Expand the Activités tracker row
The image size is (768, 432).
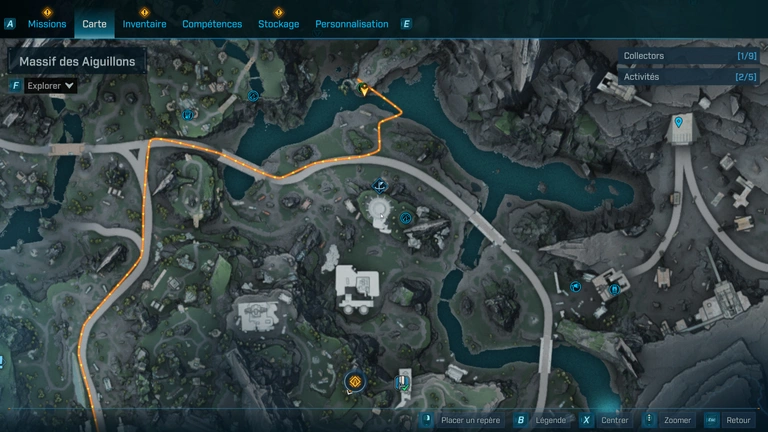point(689,77)
